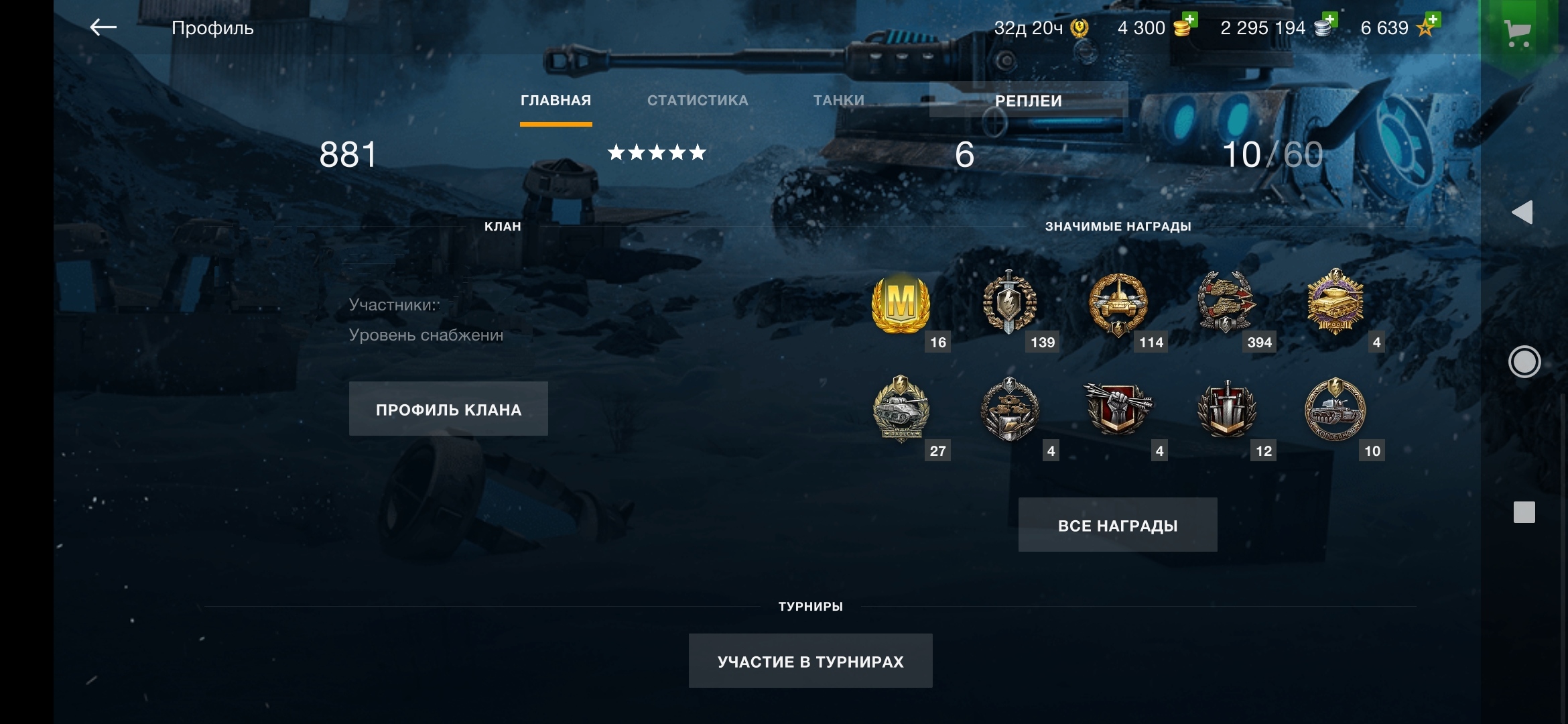Tap the Android home circle button
The height and width of the screenshot is (724, 1568).
click(x=1524, y=362)
